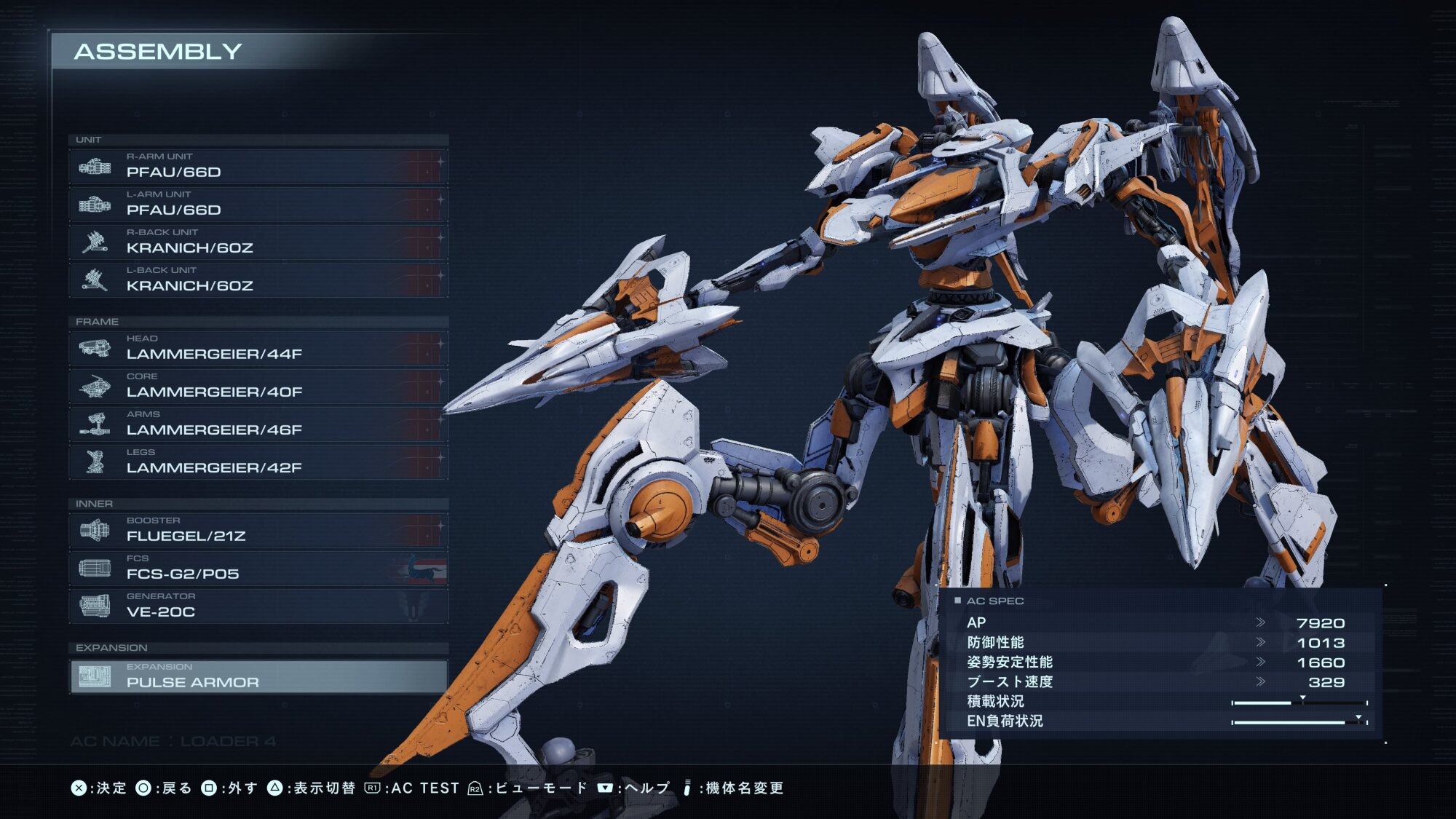Select the FCS slot FCS-G2/P05
Viewport: 1456px width, 819px height.
(x=258, y=569)
